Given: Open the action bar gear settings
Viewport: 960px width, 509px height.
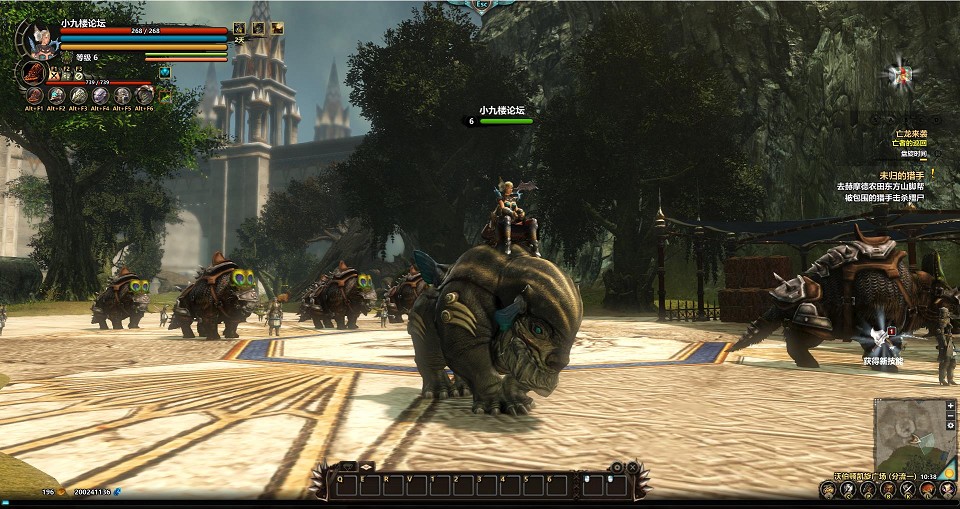Looking at the screenshot, I should coord(618,467).
